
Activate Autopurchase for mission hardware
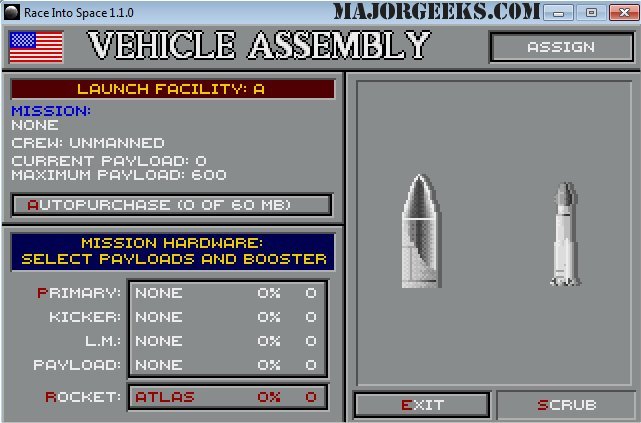[170, 205]
